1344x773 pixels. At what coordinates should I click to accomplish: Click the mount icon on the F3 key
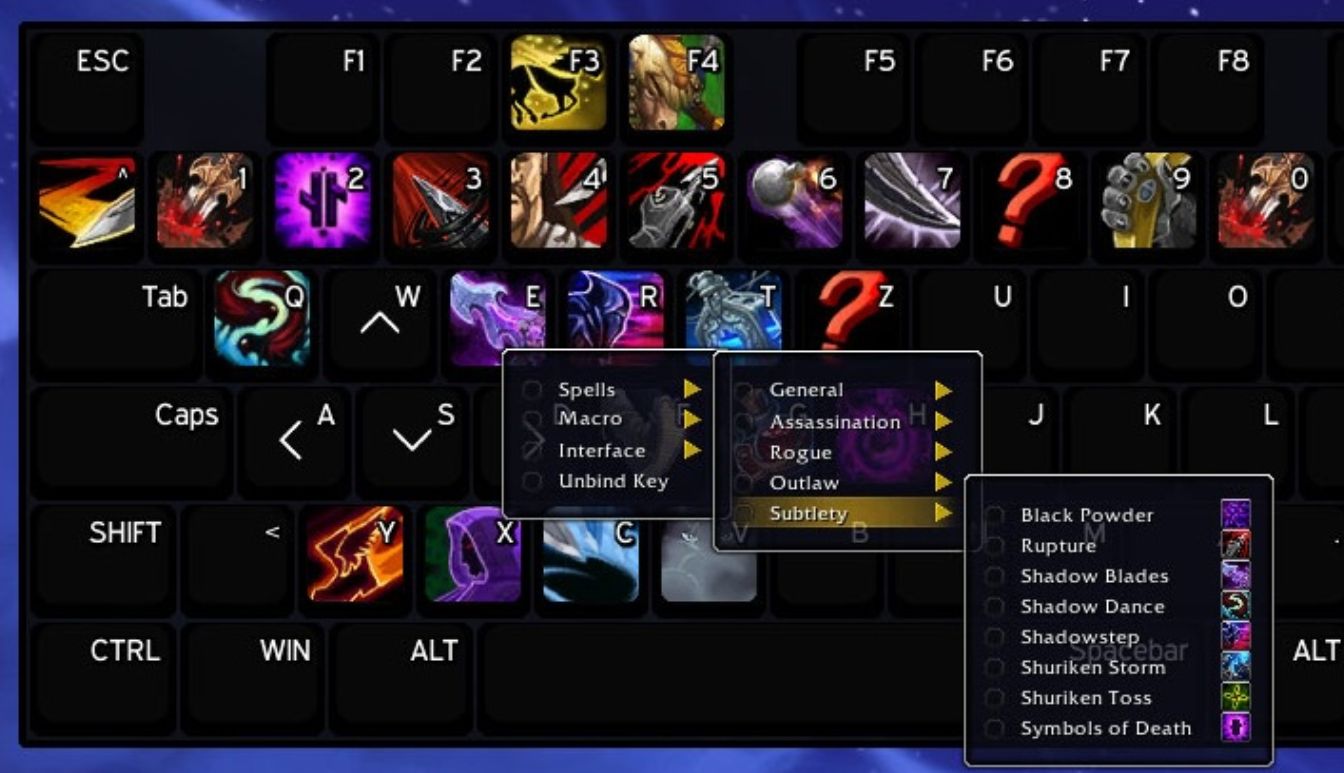click(558, 85)
